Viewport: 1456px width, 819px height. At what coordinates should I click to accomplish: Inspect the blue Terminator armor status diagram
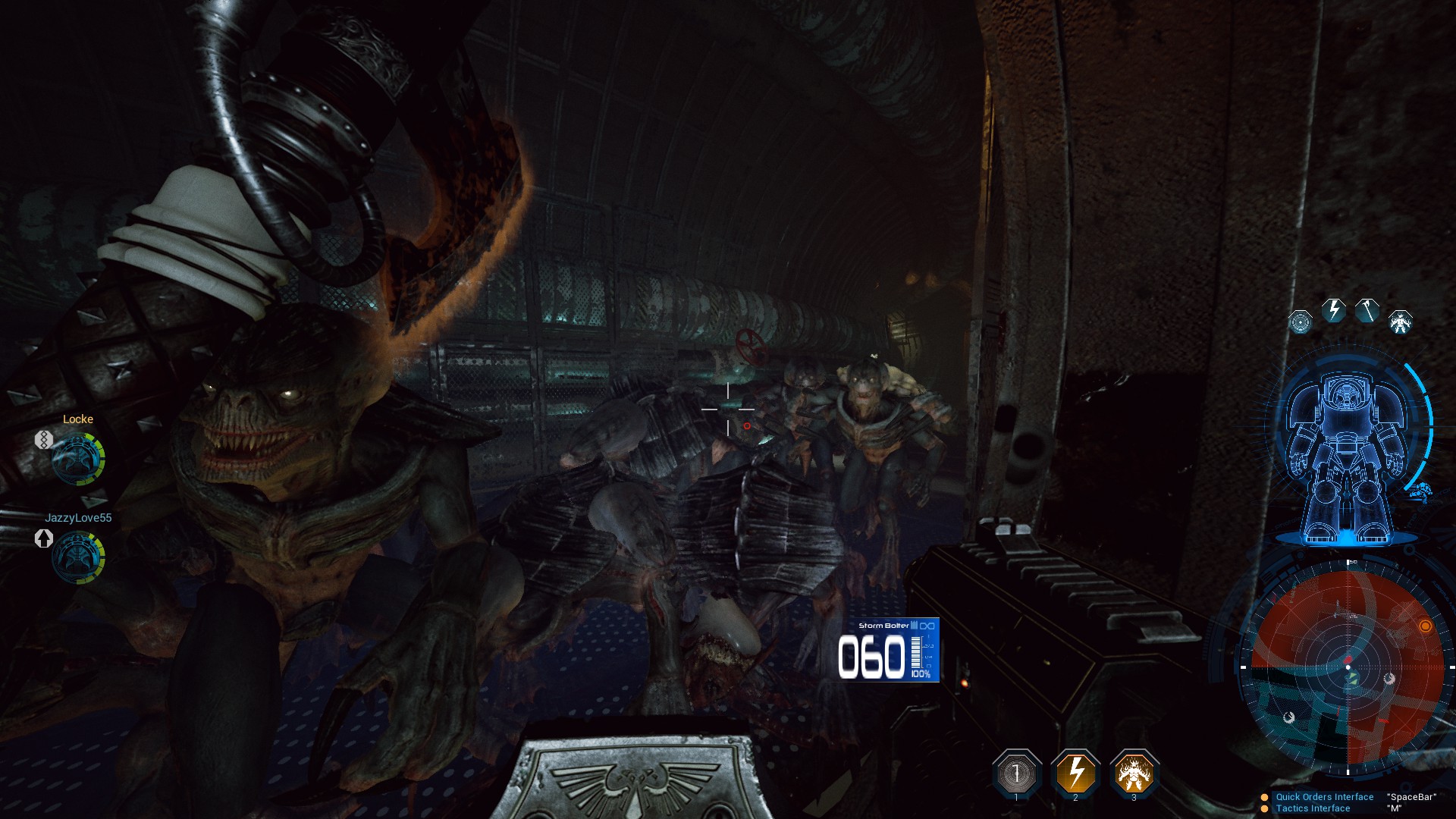[x=1345, y=455]
